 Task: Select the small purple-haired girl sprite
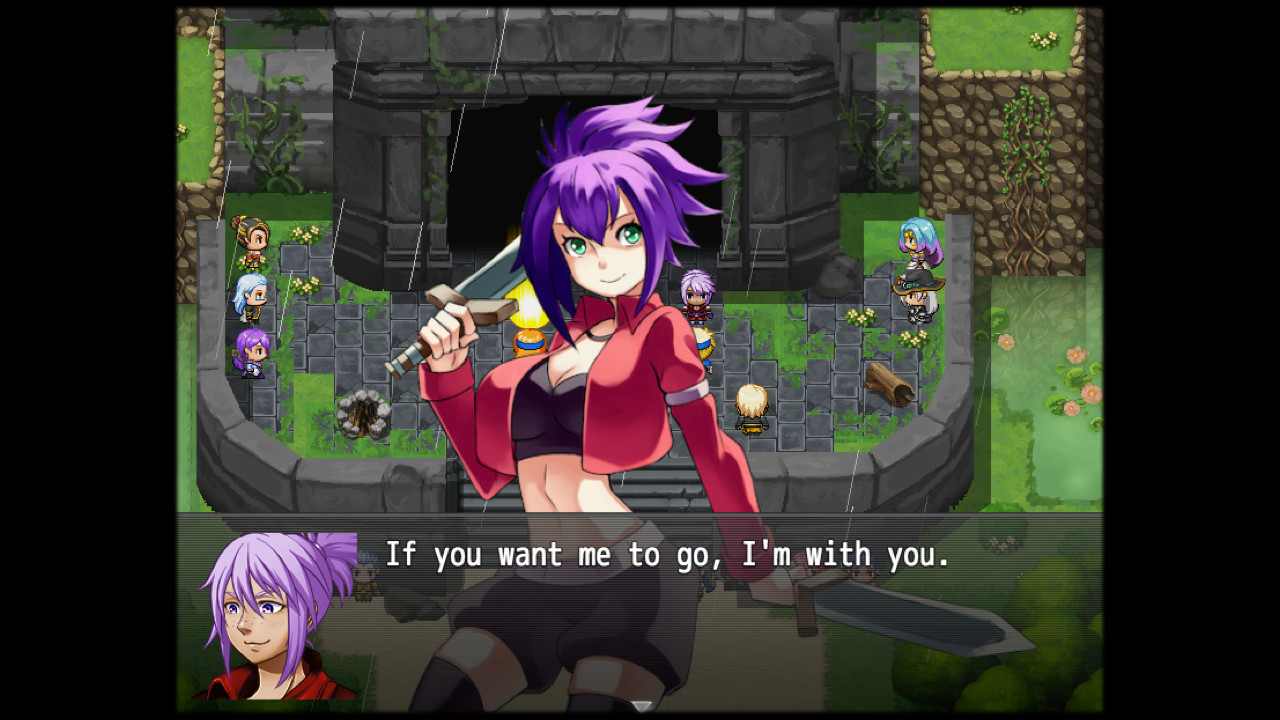(253, 350)
